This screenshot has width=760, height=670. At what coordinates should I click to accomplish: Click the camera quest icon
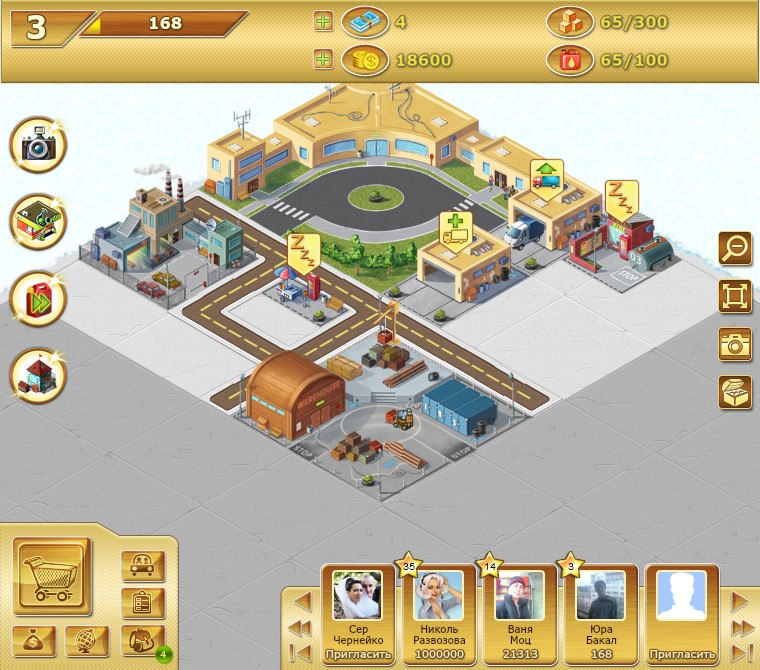[x=38, y=146]
